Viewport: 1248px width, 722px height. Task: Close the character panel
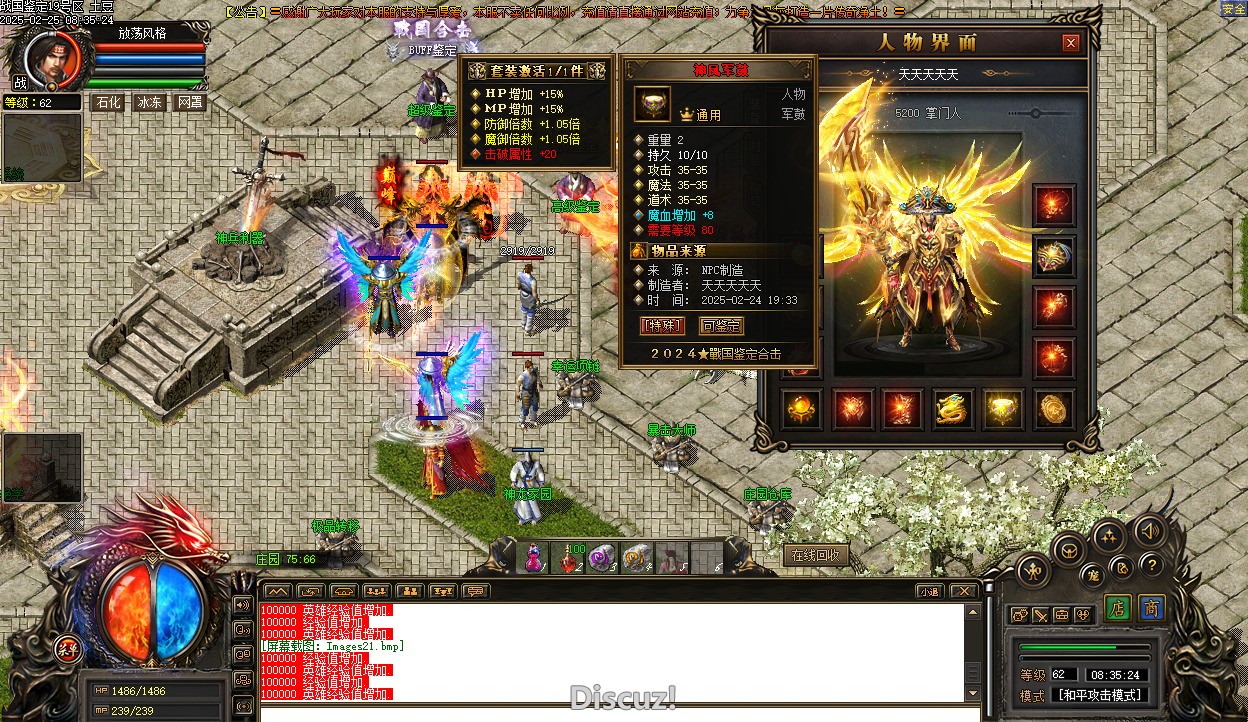coord(1071,43)
